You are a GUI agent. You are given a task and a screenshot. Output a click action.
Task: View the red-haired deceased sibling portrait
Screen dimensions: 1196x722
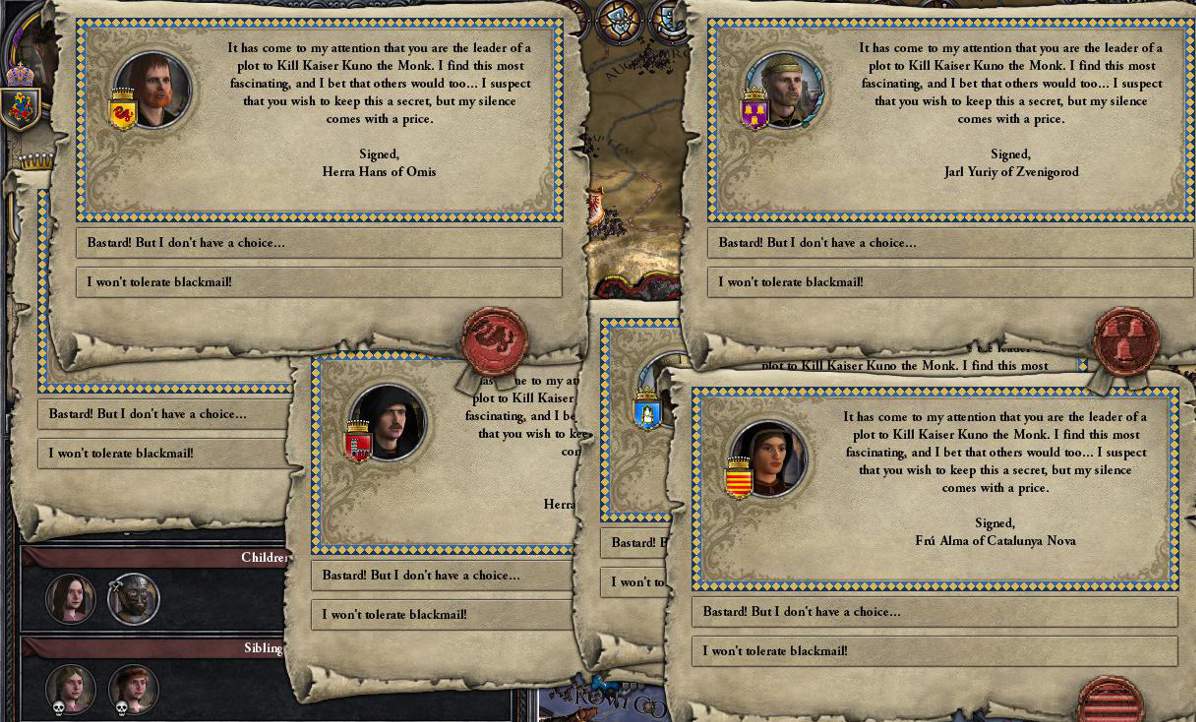click(x=133, y=688)
